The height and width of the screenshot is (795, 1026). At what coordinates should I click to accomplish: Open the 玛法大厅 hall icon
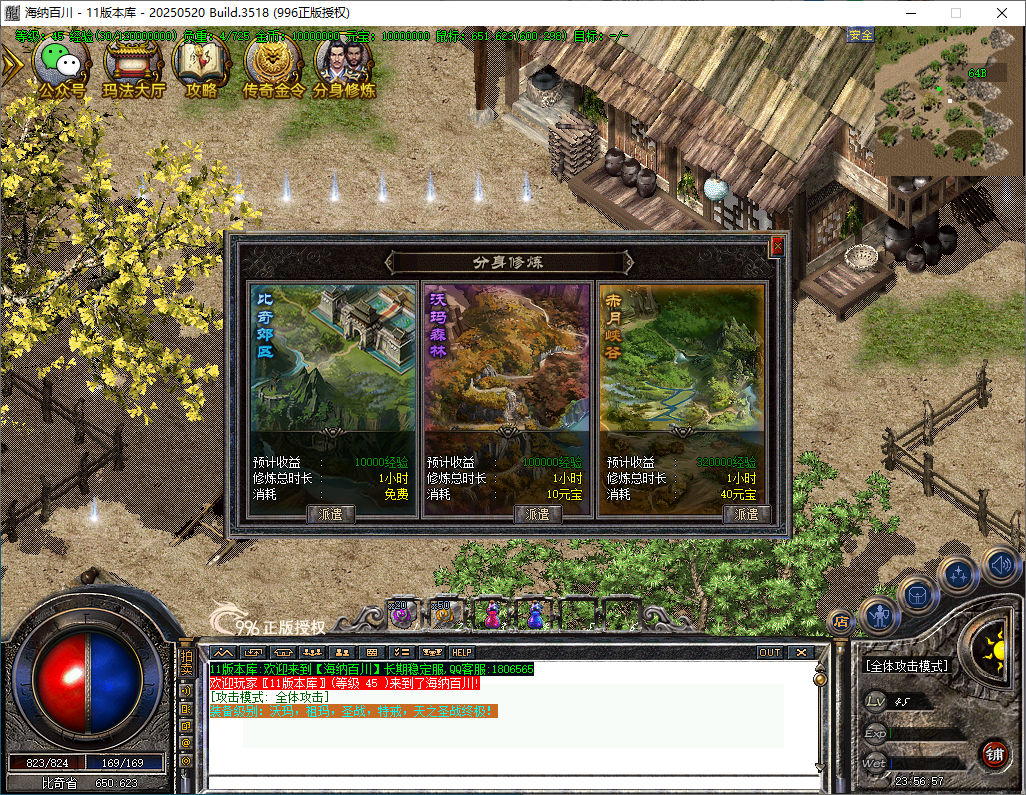click(x=133, y=66)
